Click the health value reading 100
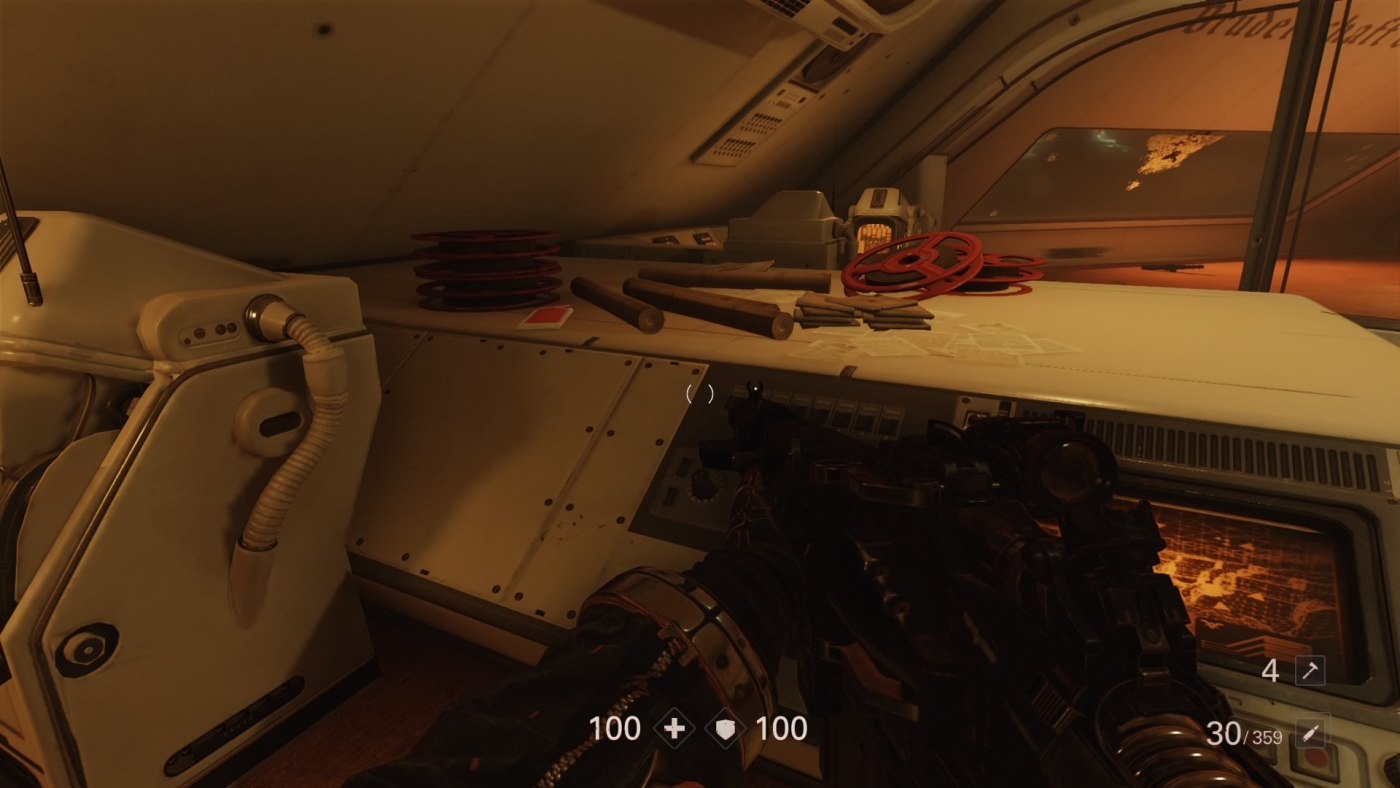The width and height of the screenshot is (1400, 788). (615, 727)
